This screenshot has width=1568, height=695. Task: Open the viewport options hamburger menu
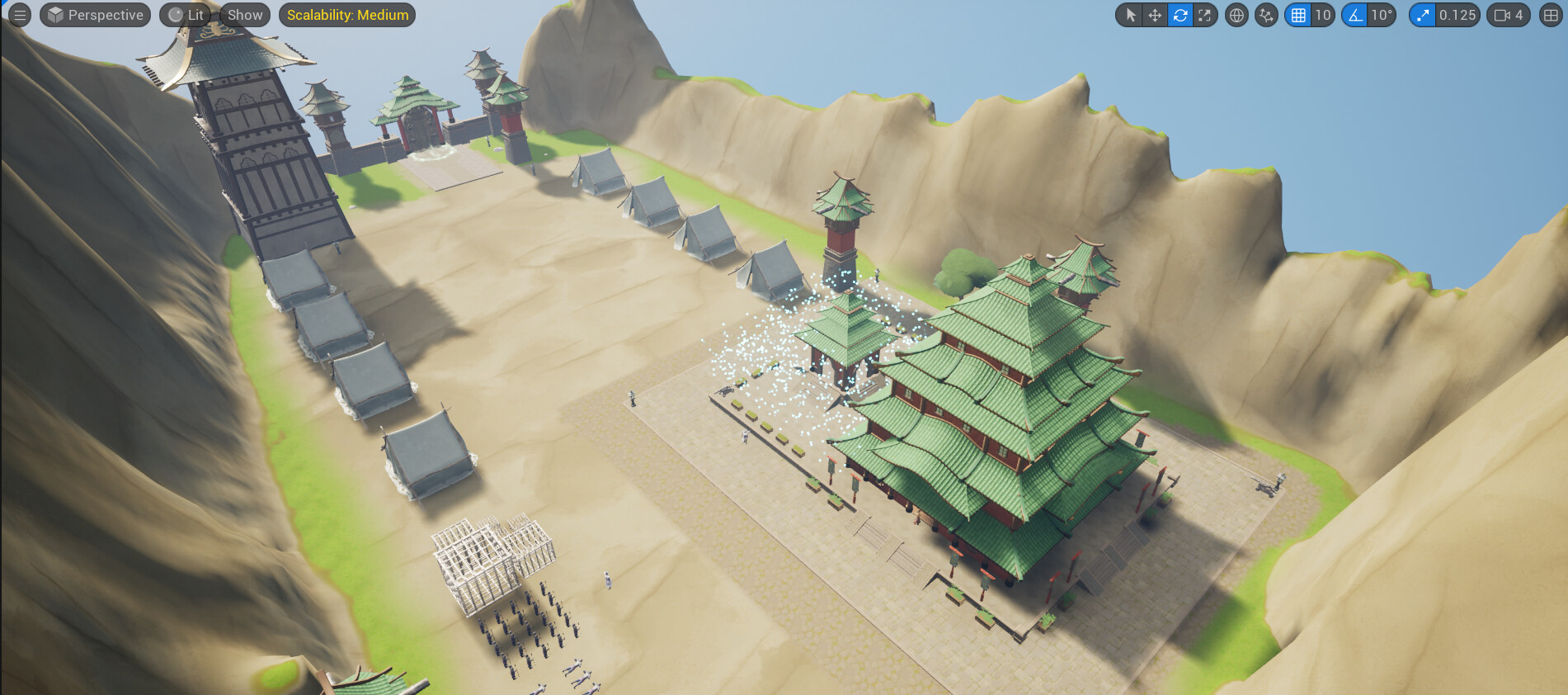pos(20,14)
